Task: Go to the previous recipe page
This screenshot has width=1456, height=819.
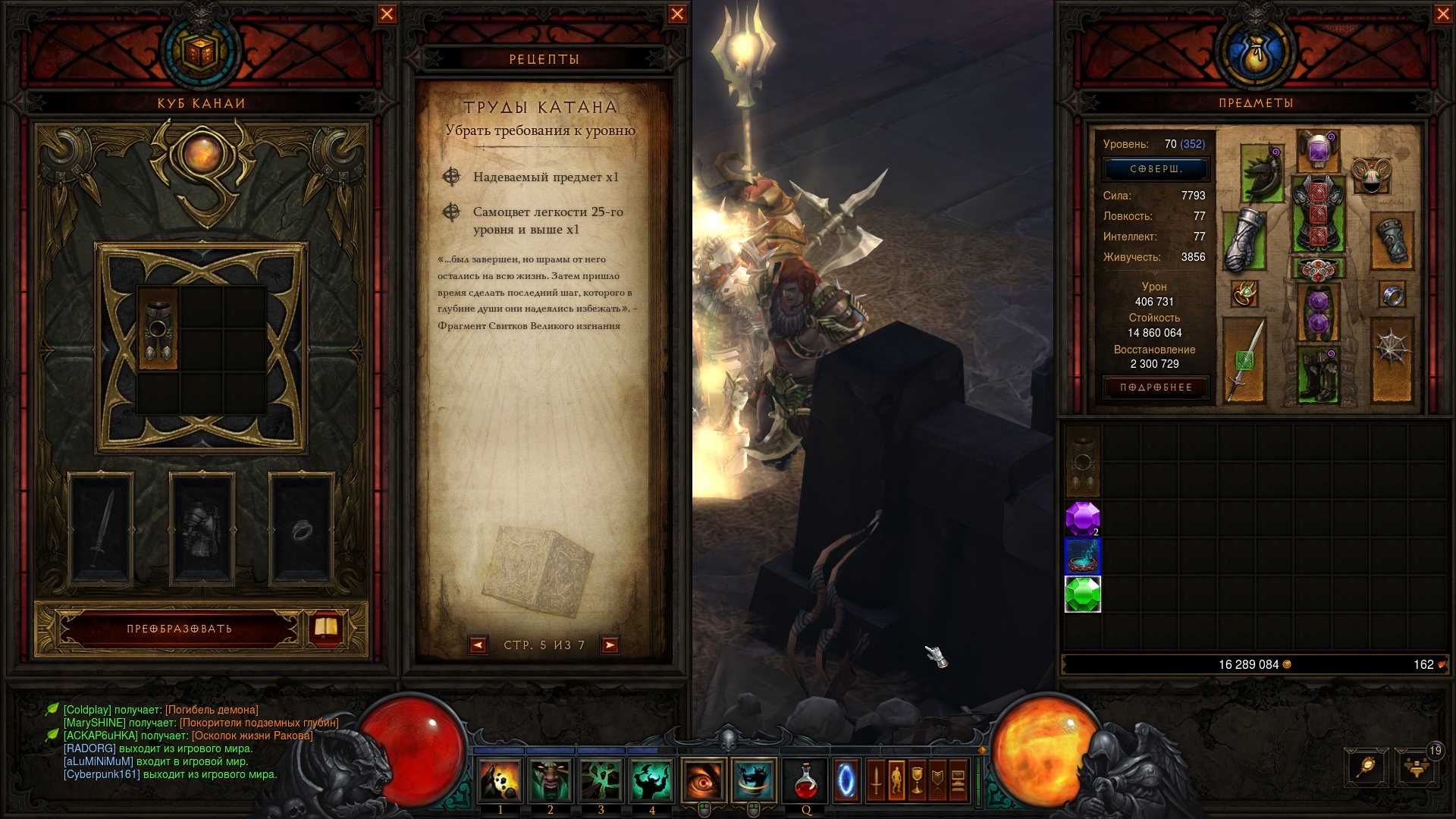Action: click(478, 645)
